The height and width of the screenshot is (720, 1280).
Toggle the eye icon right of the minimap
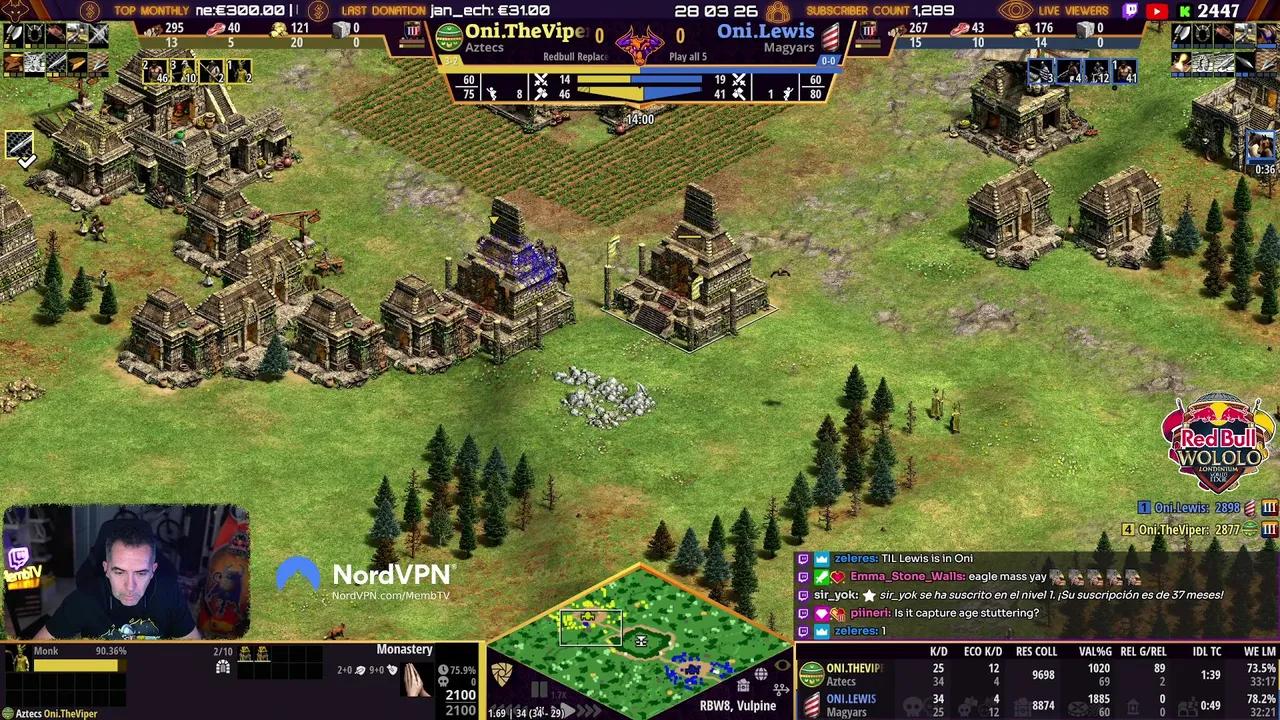(783, 664)
